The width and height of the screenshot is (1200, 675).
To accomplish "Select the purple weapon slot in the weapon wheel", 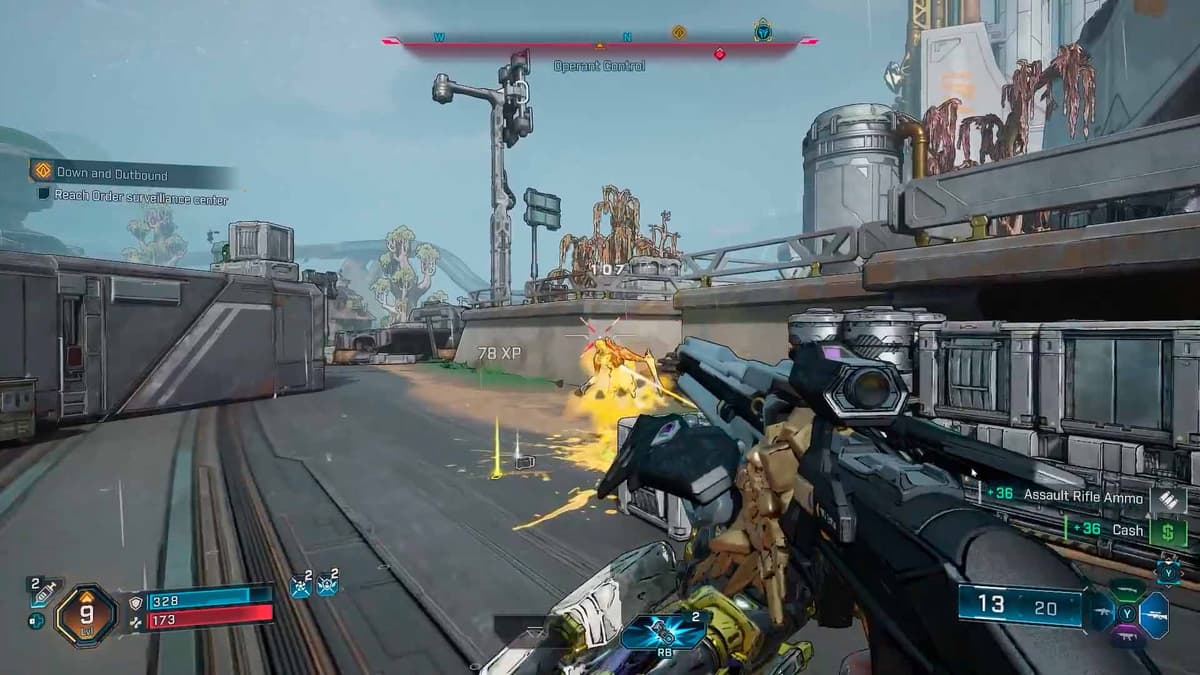I will [x=1126, y=635].
